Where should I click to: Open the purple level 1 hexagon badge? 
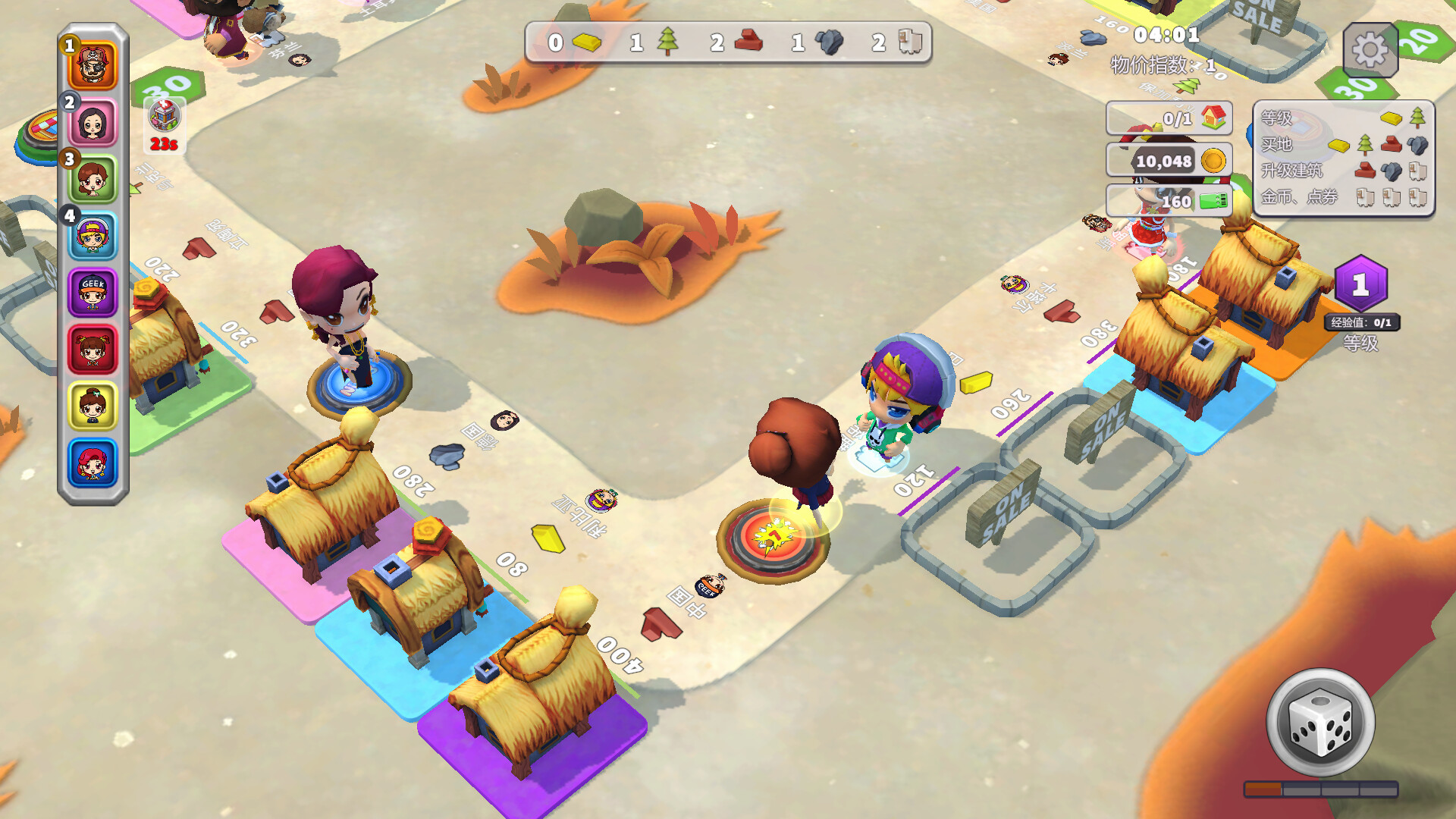pos(1360,285)
